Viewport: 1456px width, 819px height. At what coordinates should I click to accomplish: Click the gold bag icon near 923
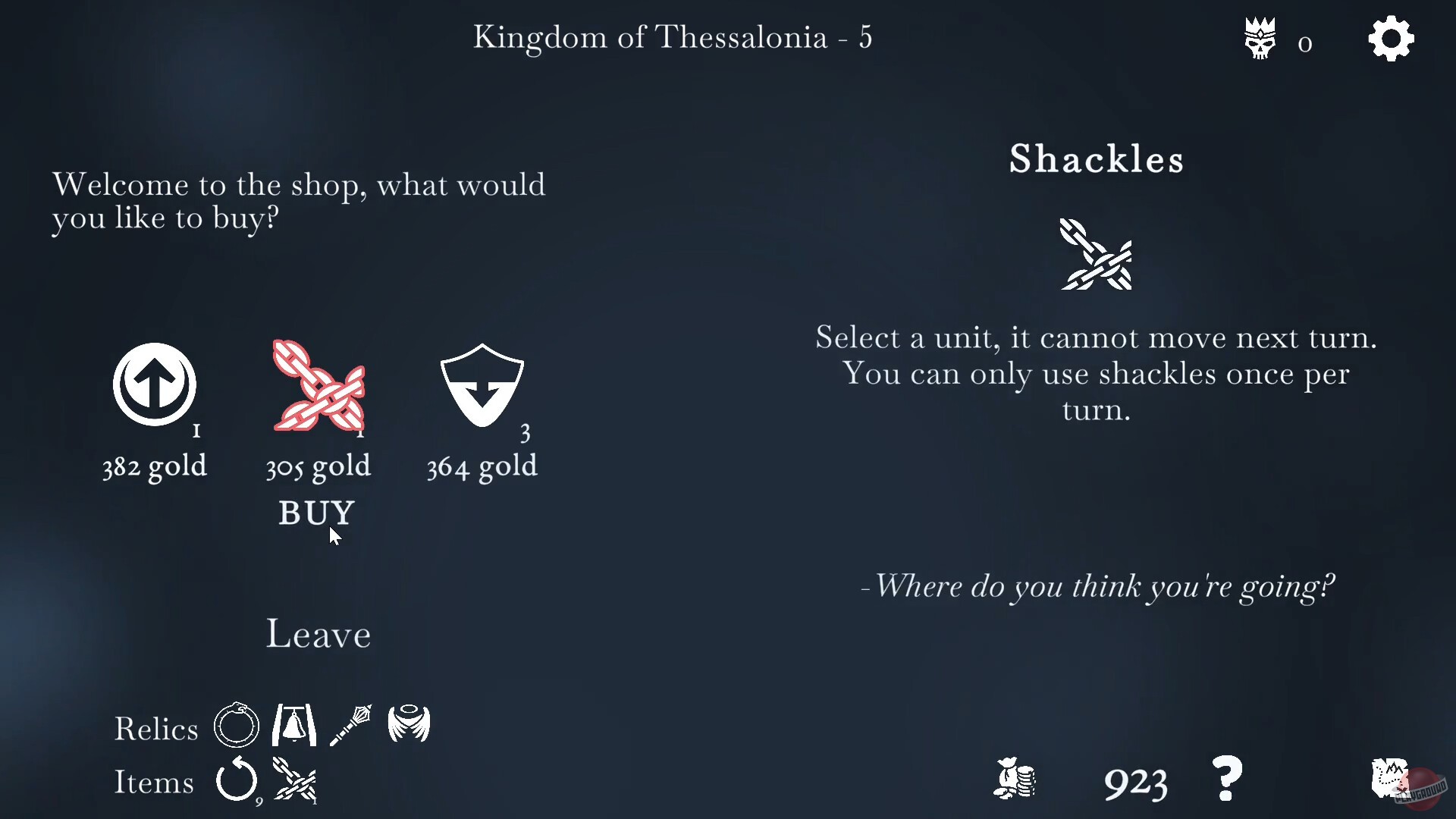[x=1015, y=780]
